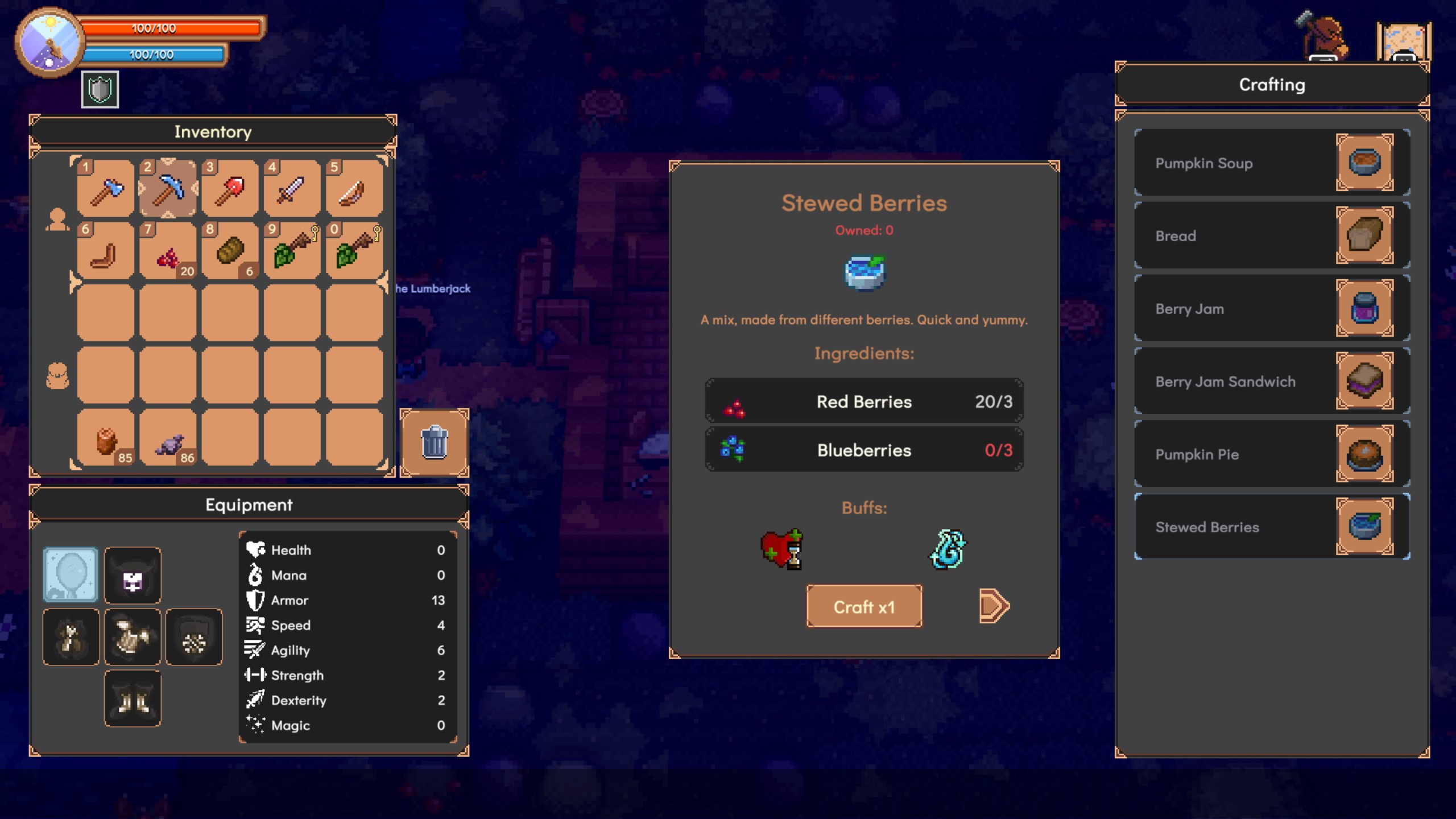Equip the sword in hotbar slot 4
Screen dimensions: 1456x819
[292, 189]
